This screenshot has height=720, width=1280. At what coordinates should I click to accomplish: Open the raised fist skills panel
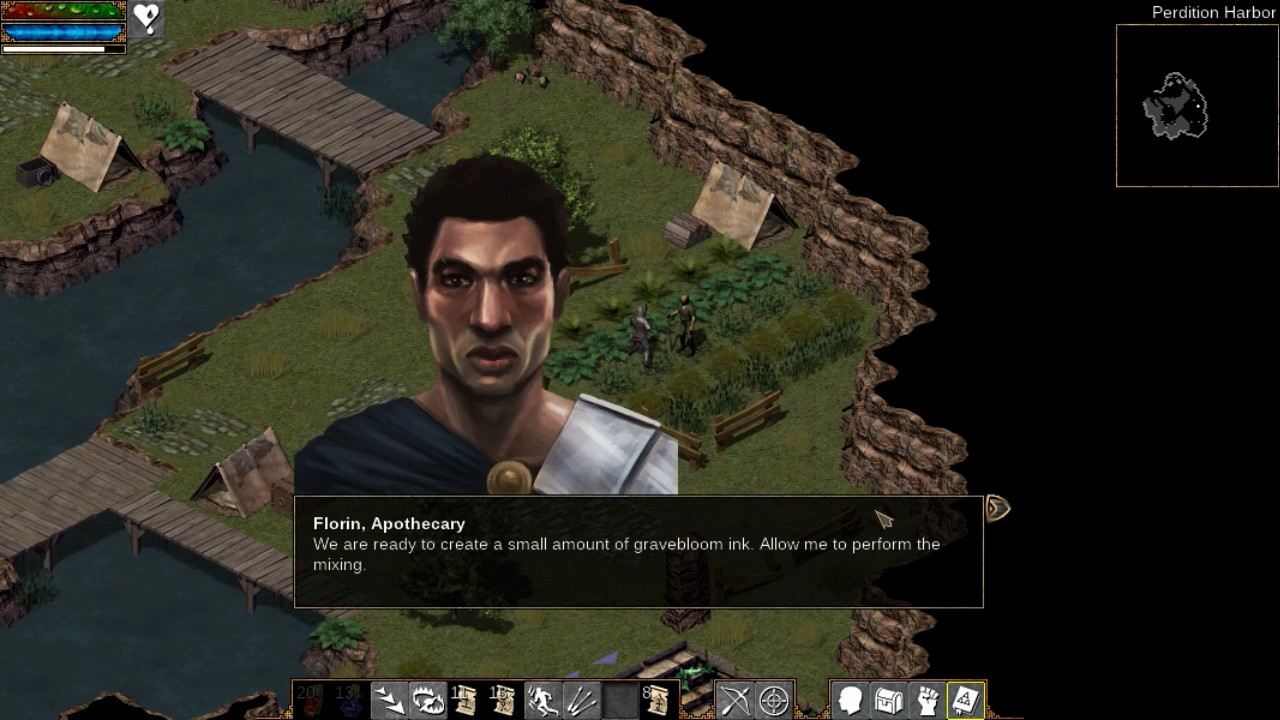[x=927, y=700]
